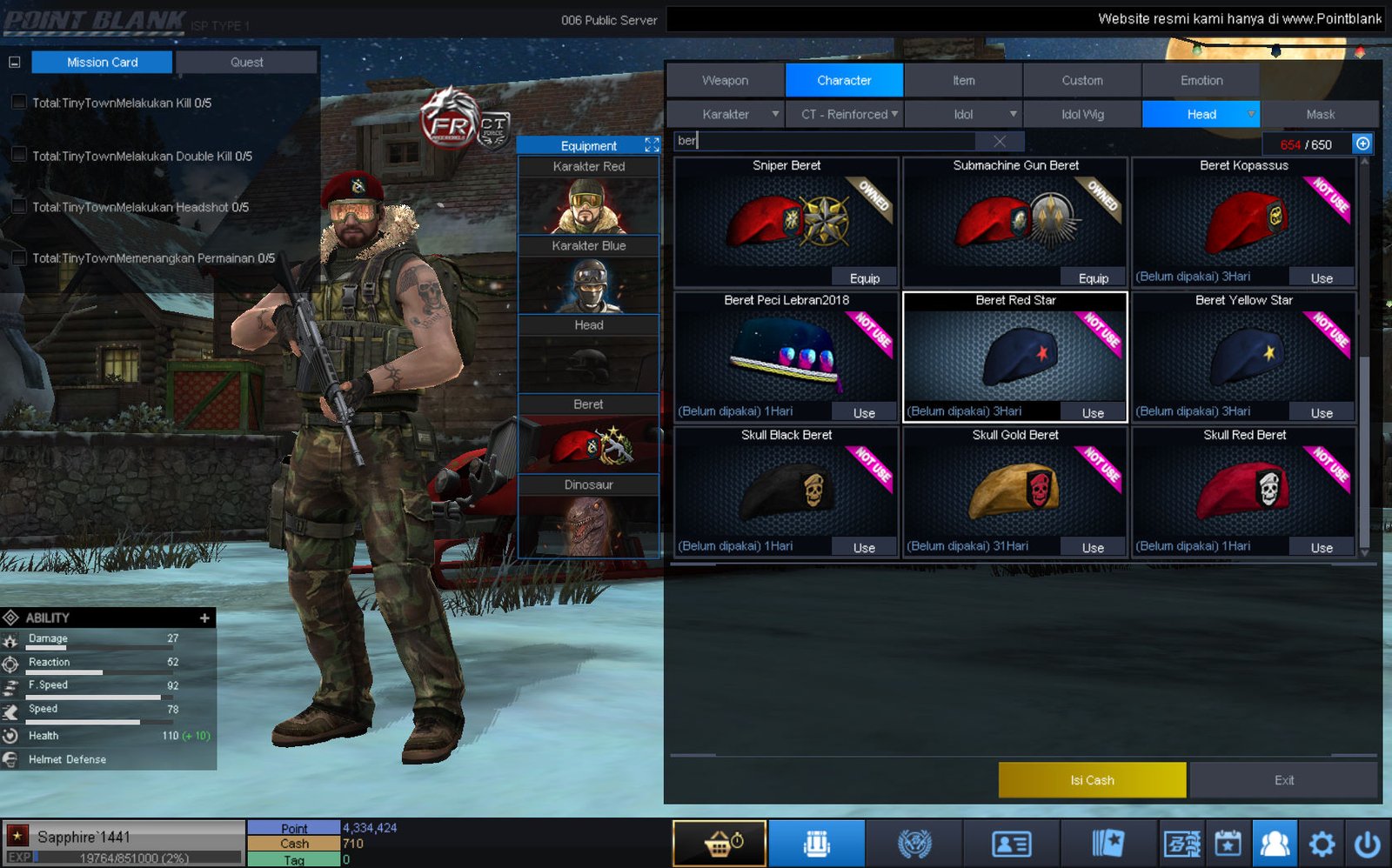Image resolution: width=1392 pixels, height=868 pixels.
Task: Switch to the Quest tab
Action: (246, 63)
